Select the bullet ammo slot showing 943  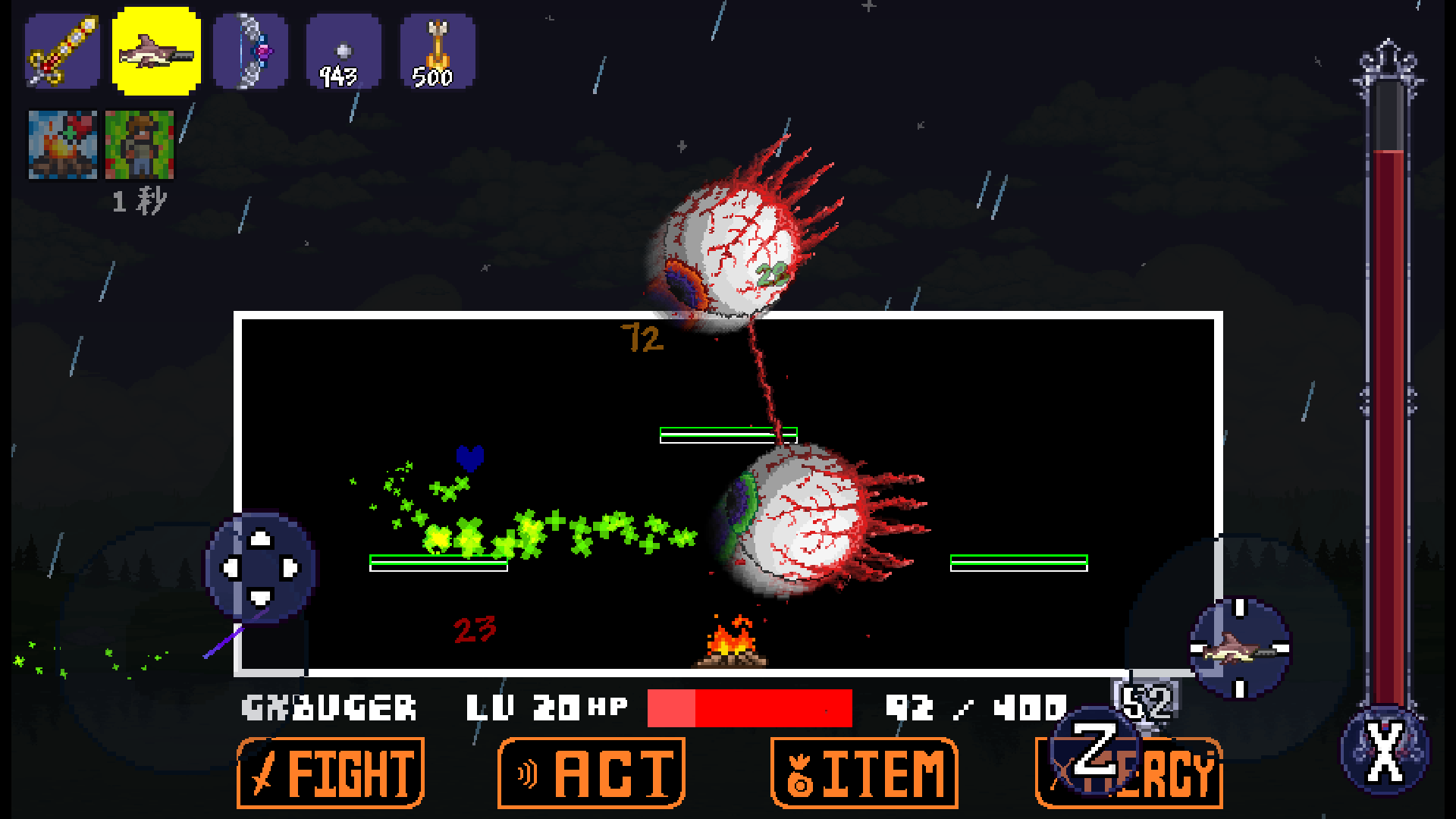tap(344, 52)
